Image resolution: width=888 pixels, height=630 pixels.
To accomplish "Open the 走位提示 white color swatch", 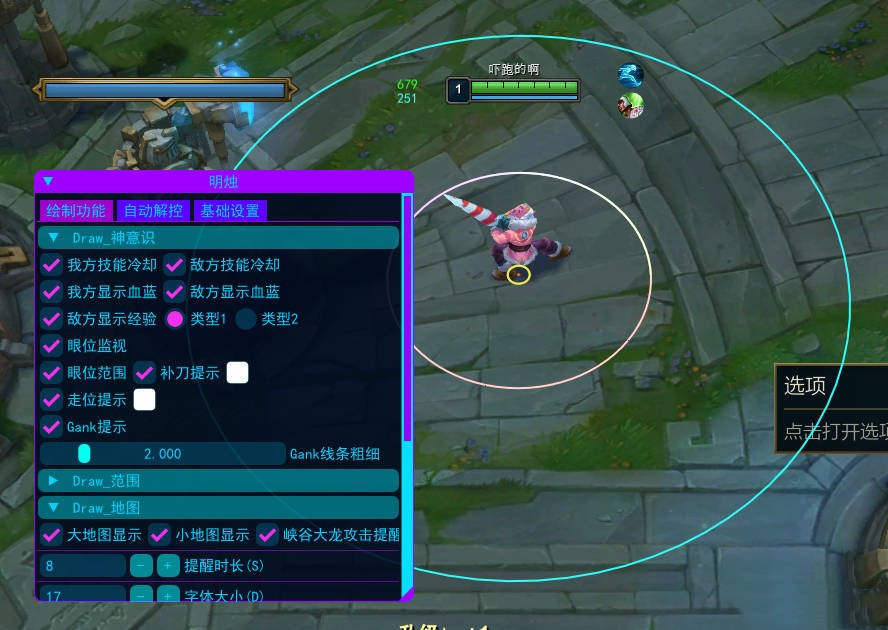I will 145,400.
